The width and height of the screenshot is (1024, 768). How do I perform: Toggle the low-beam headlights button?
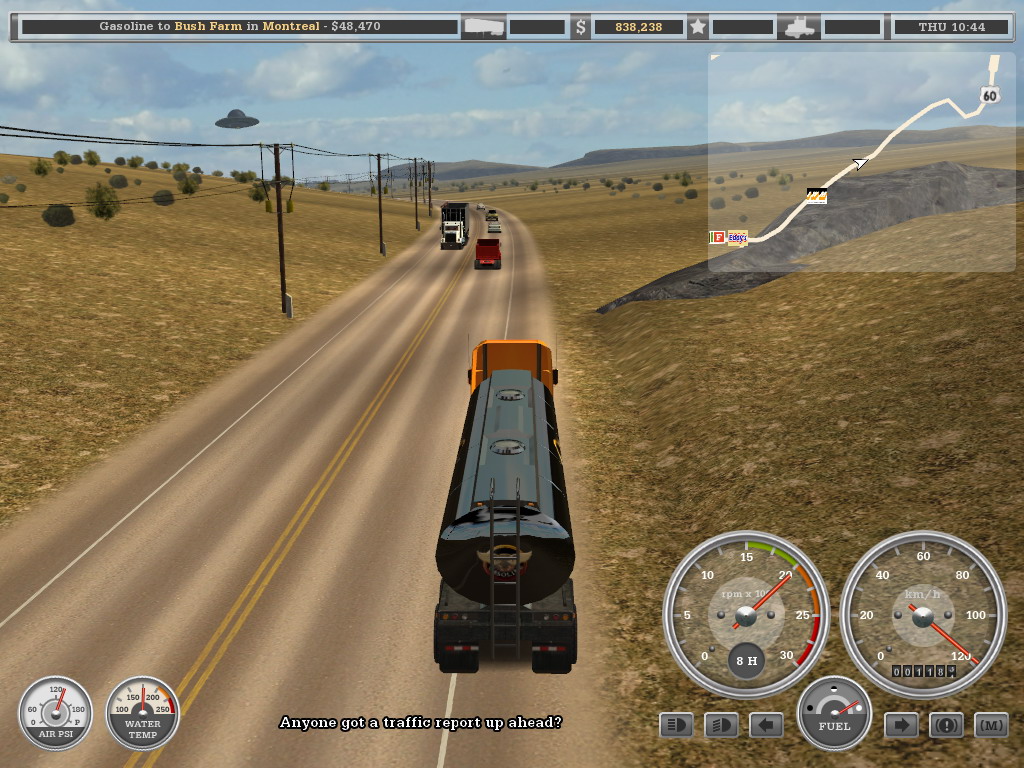pyautogui.click(x=677, y=725)
